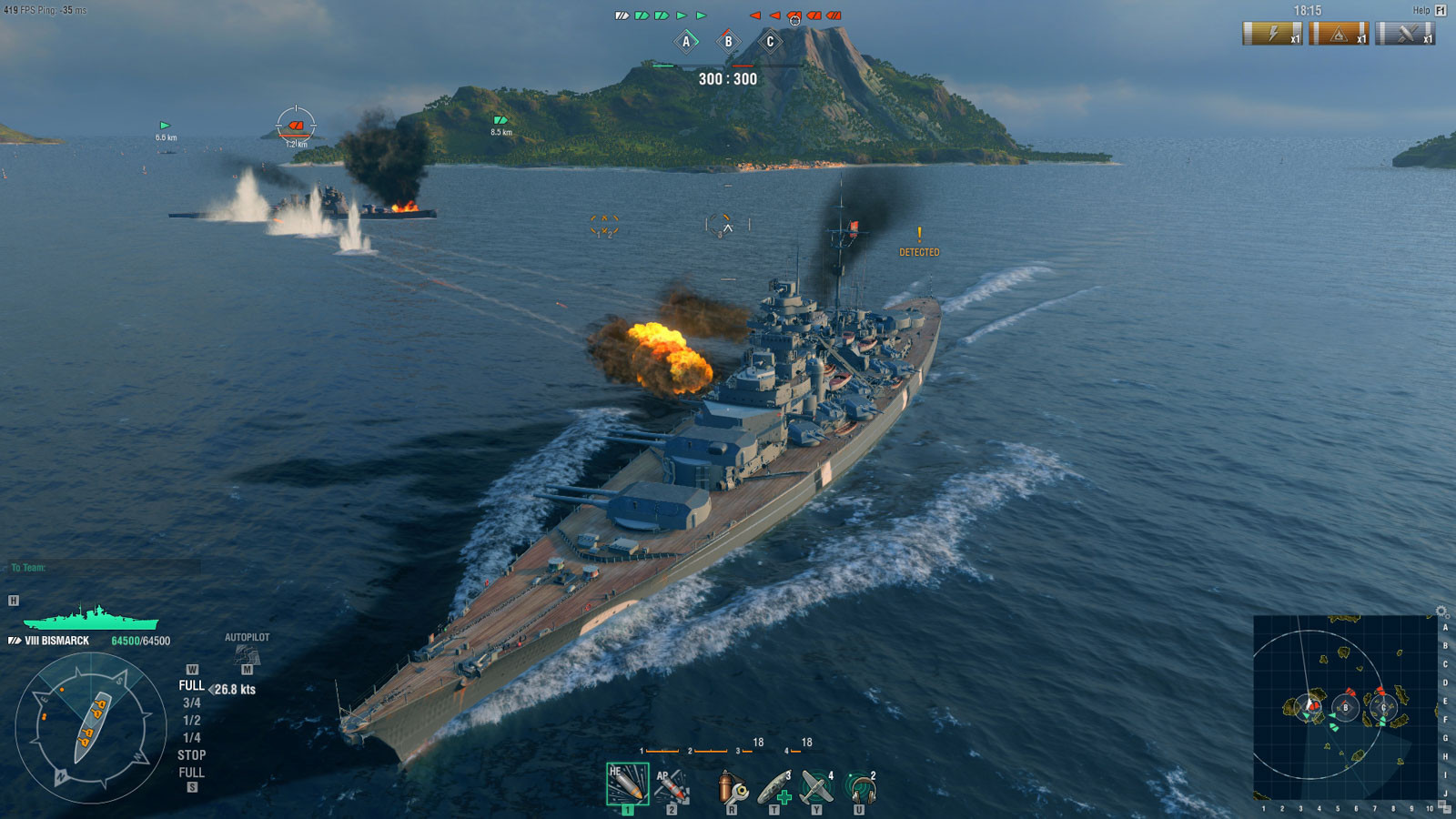Use the Repair Party consumable
The width and height of the screenshot is (1456, 819).
coord(774,788)
